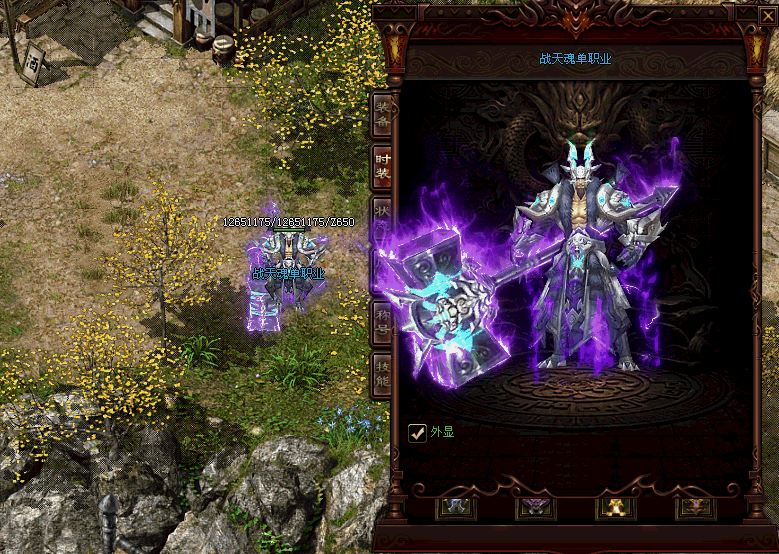Toggle the 外显 display checkbox
Viewport: 779px width, 554px height.
click(418, 432)
